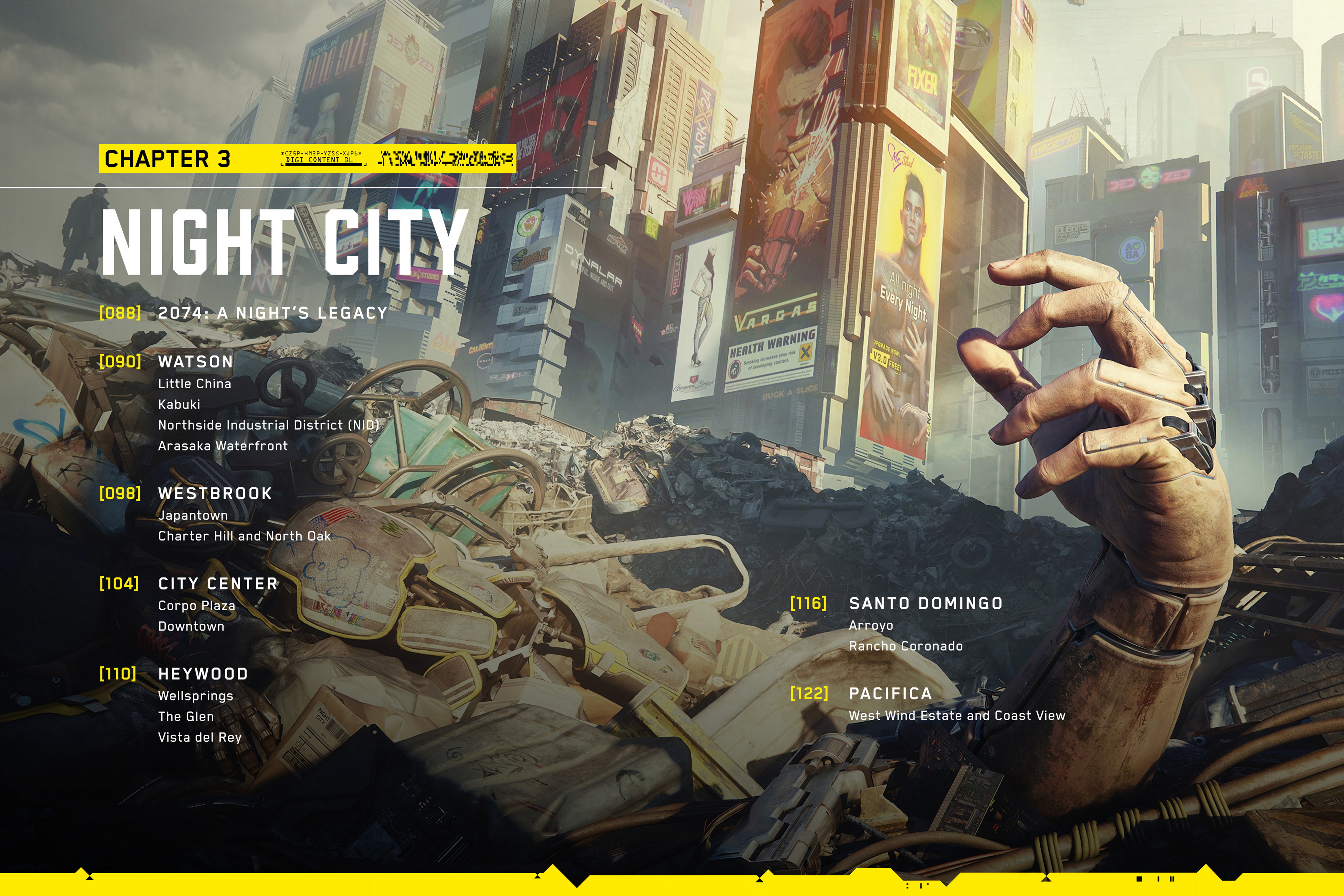
Task: Open Charter Hill and North Oak
Action: coord(244,536)
